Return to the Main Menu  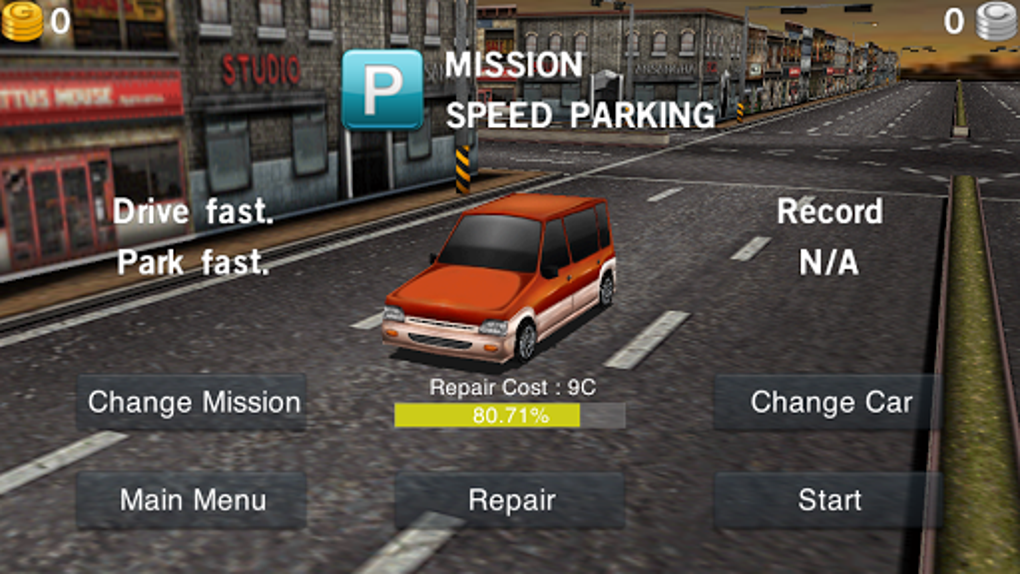(x=192, y=500)
